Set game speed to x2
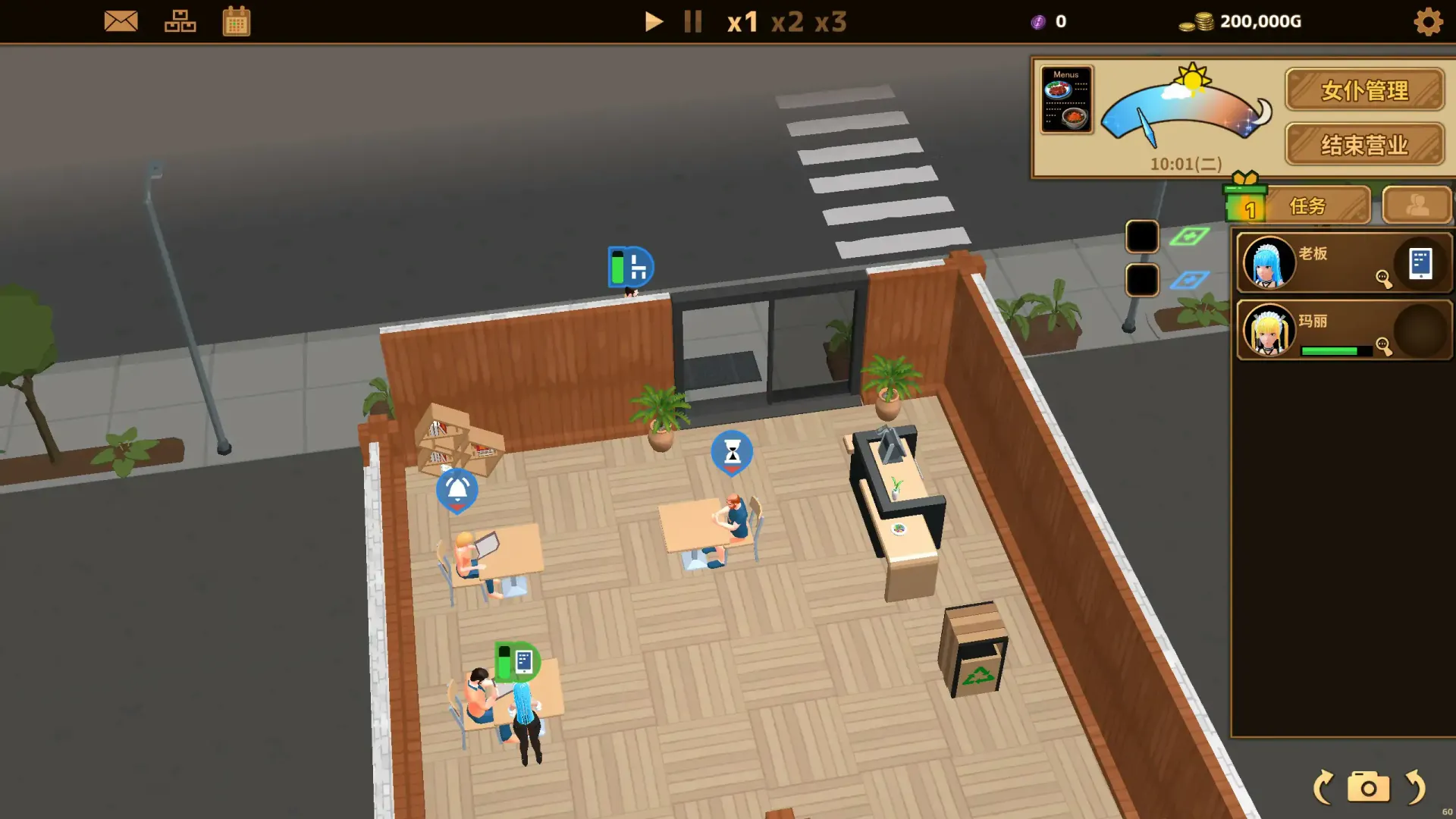The height and width of the screenshot is (819, 1456). pyautogui.click(x=787, y=21)
